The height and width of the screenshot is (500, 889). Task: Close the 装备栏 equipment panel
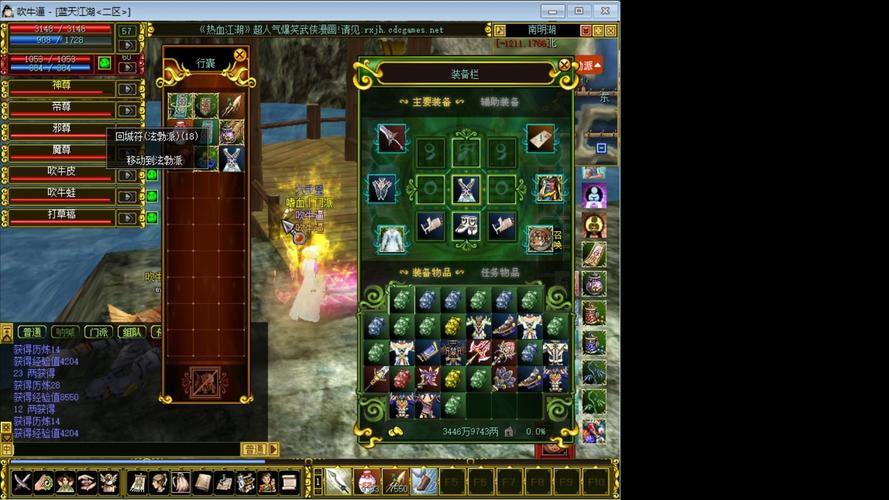pyautogui.click(x=564, y=66)
